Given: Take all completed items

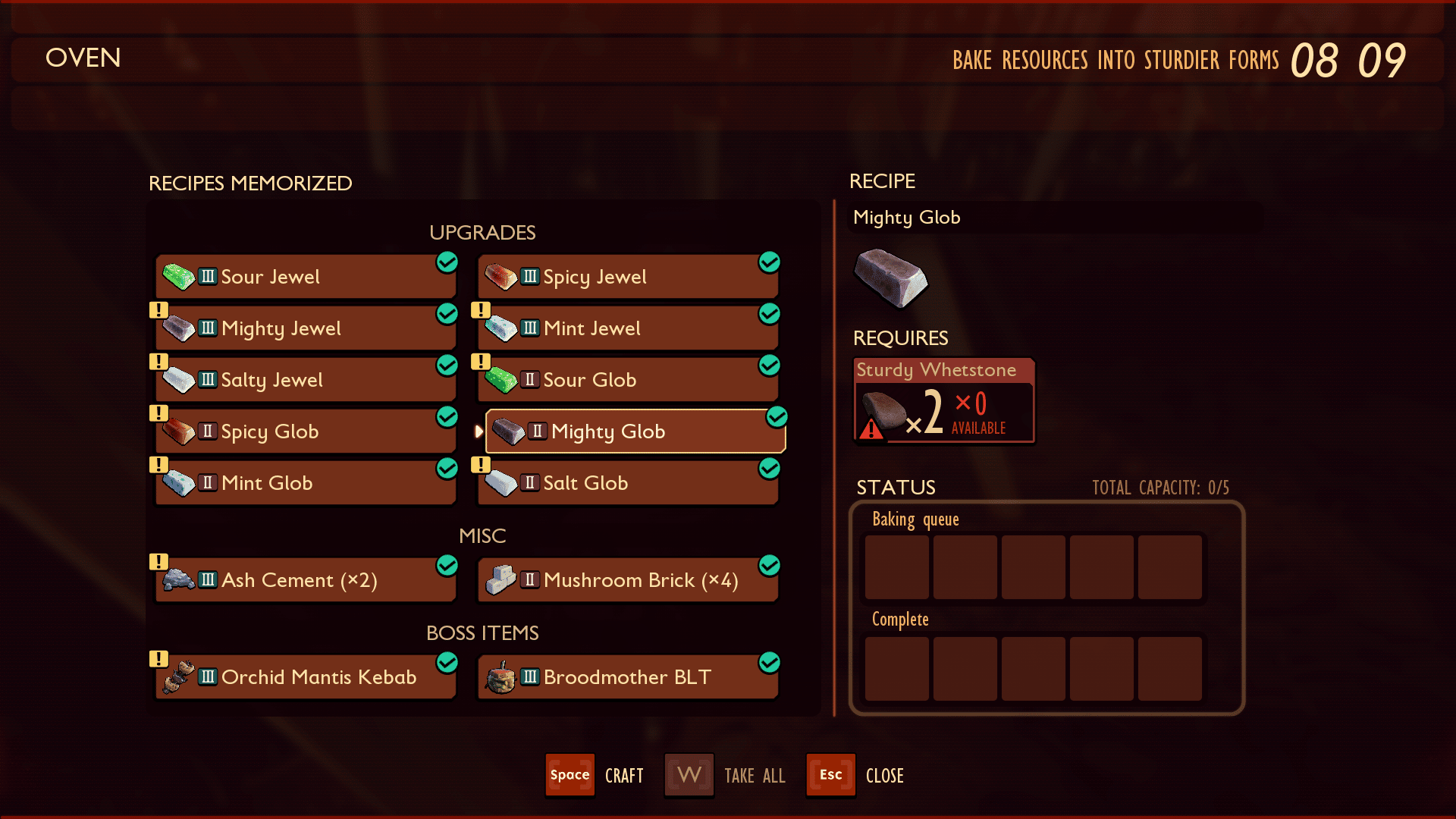Looking at the screenshot, I should 689,775.
